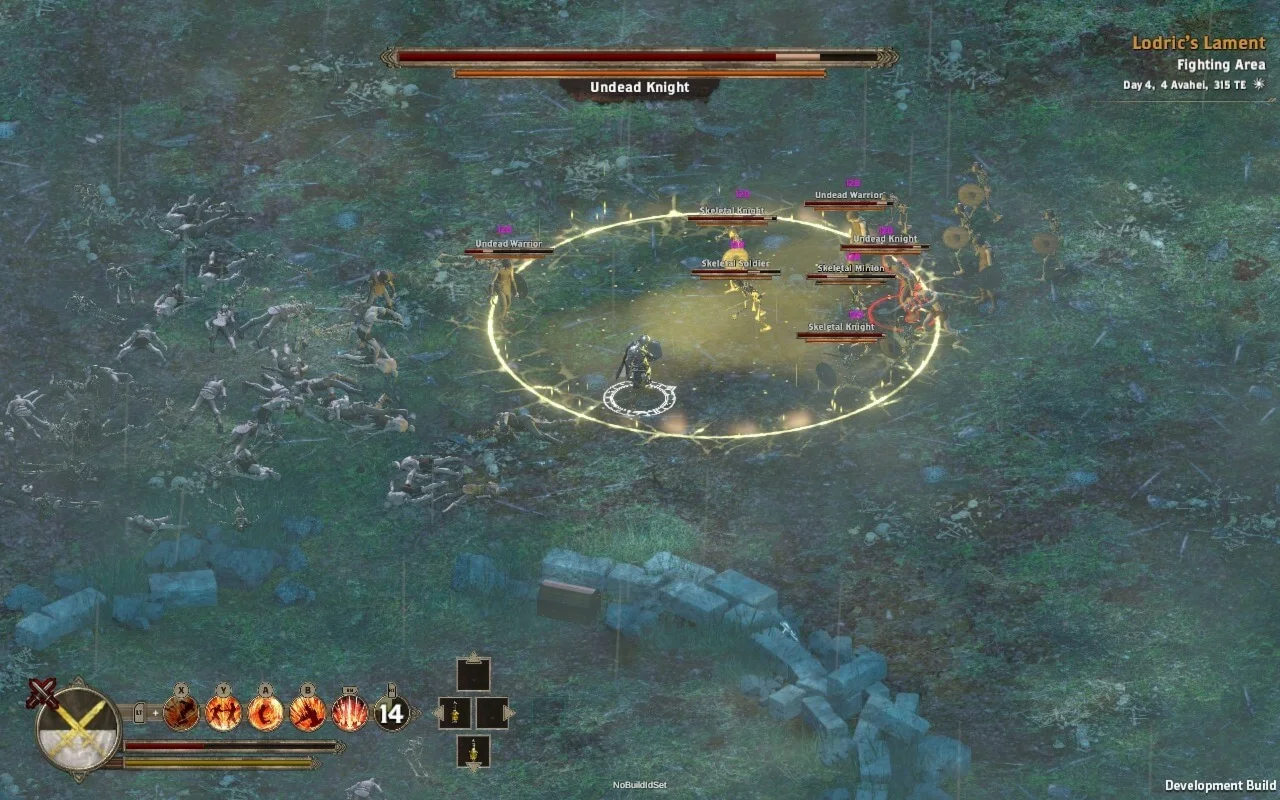Activate the leaping kick ability
The image size is (1280, 800).
181,713
